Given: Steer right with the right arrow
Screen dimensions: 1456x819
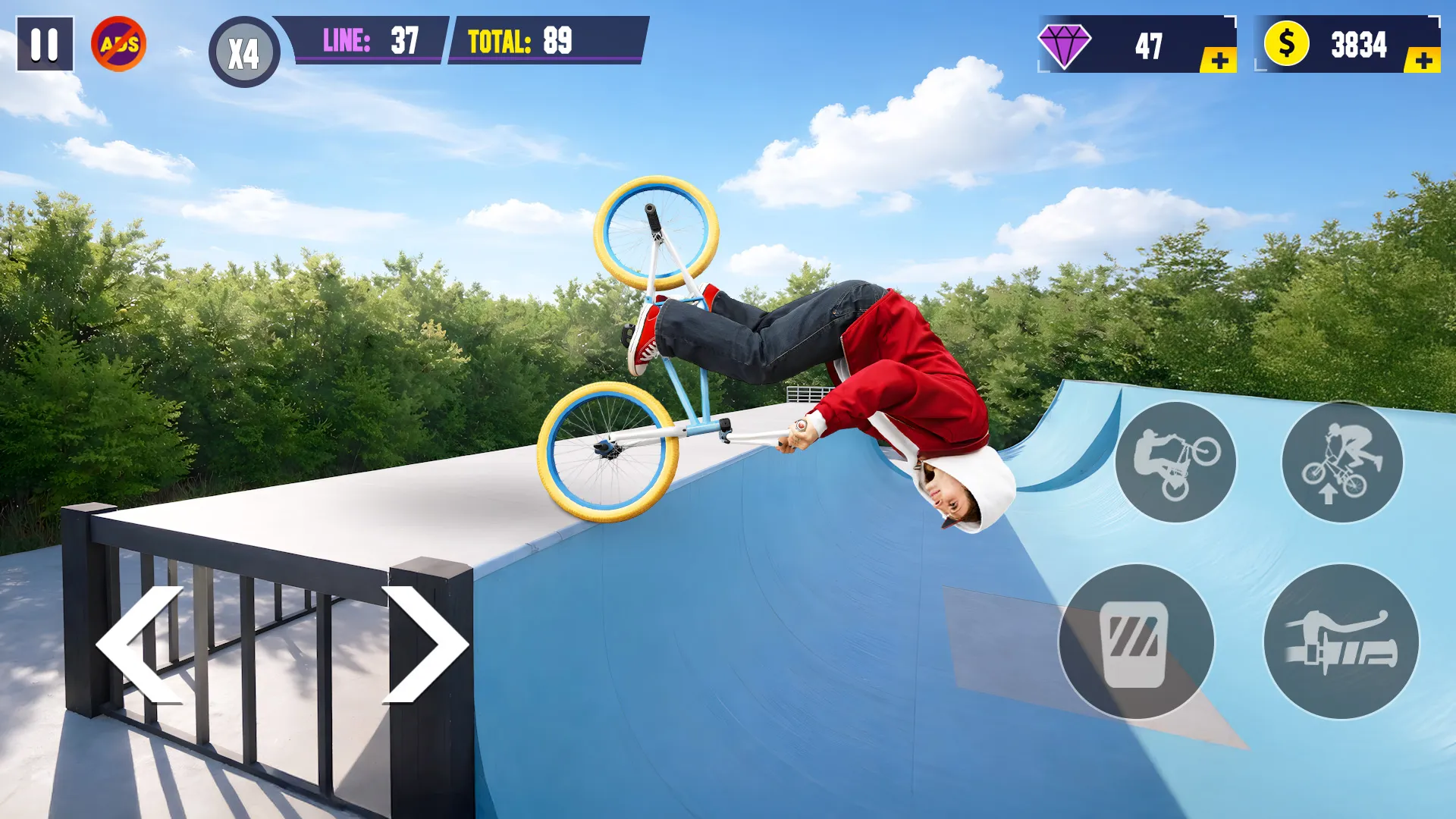Looking at the screenshot, I should click(x=426, y=645).
